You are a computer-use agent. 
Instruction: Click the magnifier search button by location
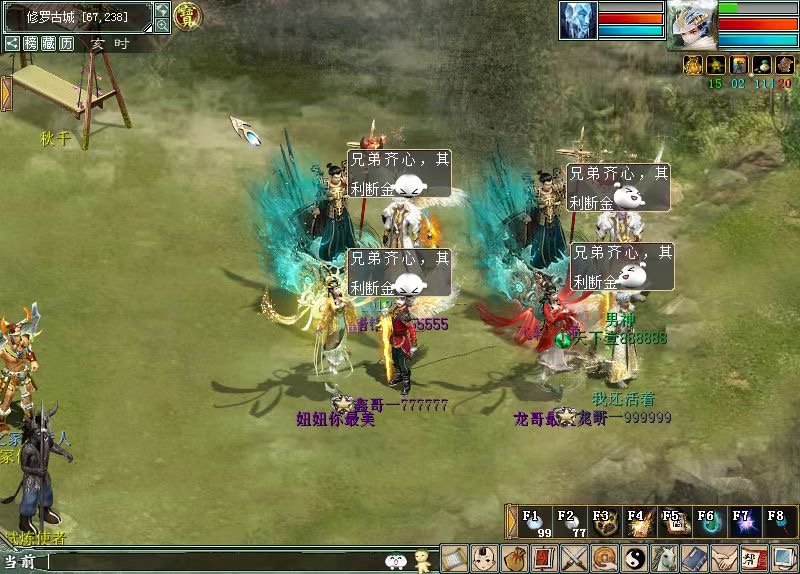[162, 26]
